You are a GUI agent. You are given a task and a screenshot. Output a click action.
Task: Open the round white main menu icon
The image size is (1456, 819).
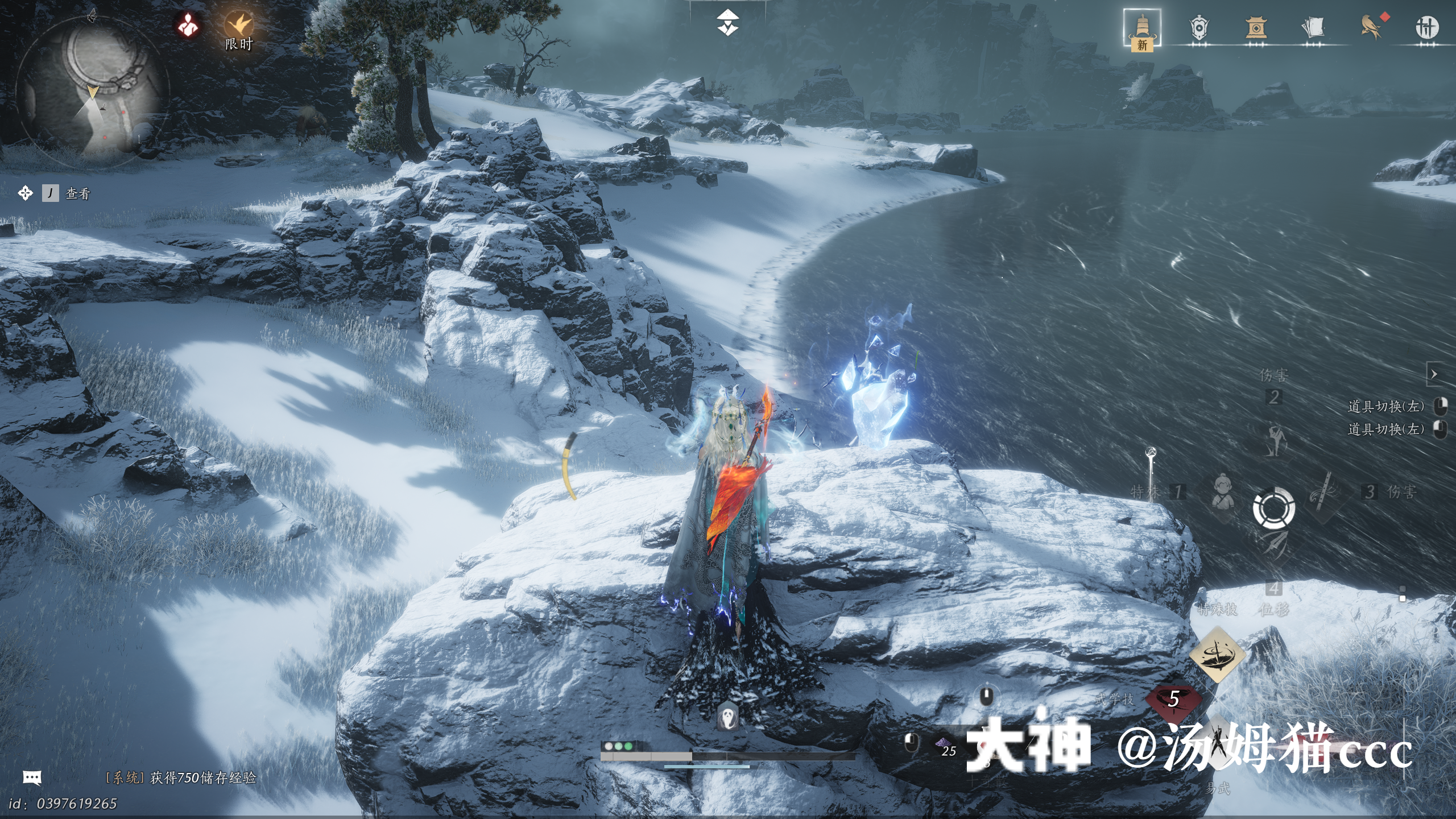tap(1426, 27)
